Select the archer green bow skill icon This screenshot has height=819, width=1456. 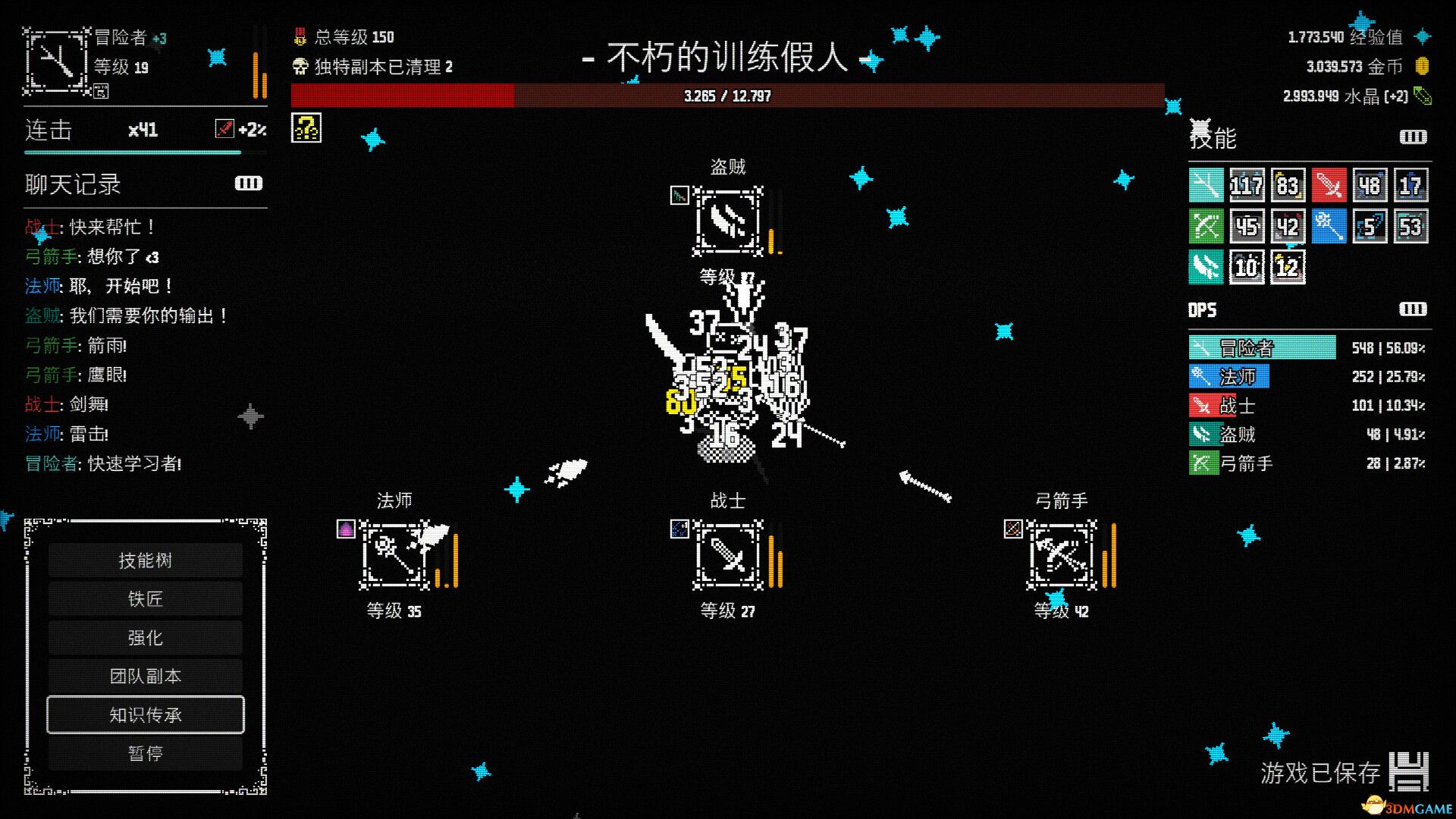click(1207, 227)
